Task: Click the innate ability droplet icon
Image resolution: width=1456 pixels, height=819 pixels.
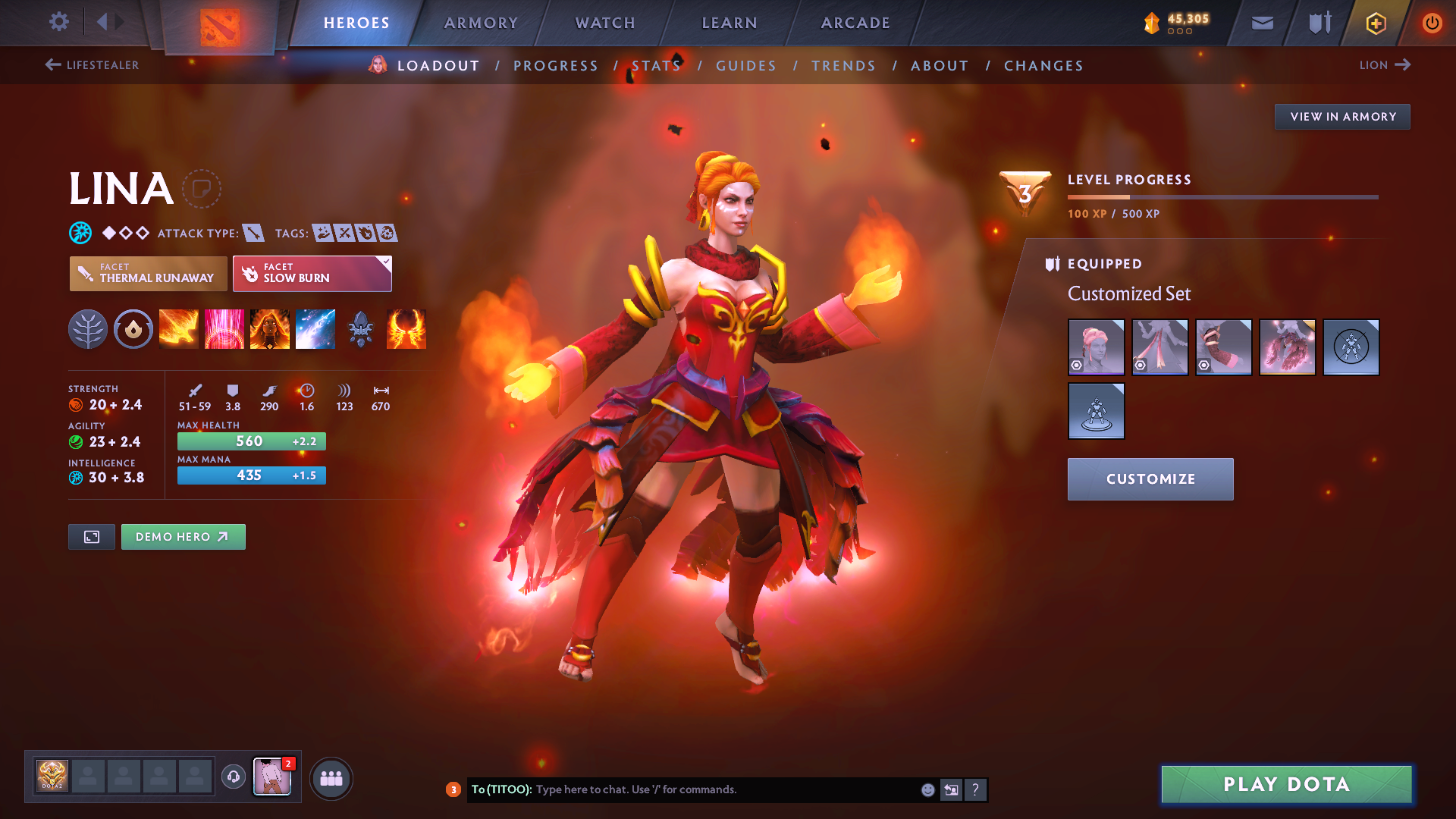Action: pyautogui.click(x=133, y=328)
